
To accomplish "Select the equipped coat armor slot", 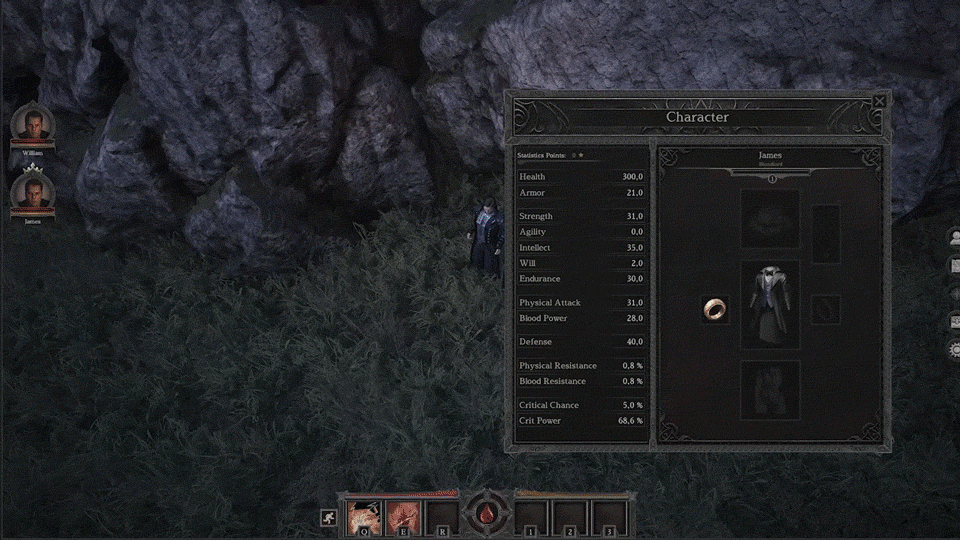I will (769, 304).
